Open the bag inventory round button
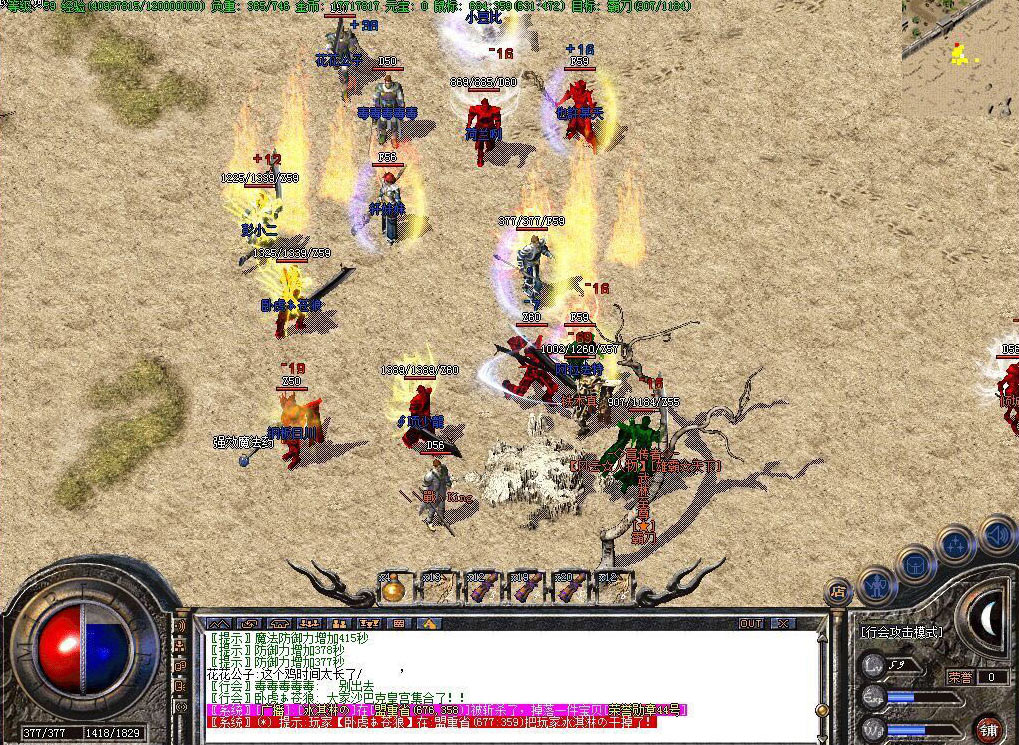Viewport: 1019px width, 745px height. pos(915,563)
